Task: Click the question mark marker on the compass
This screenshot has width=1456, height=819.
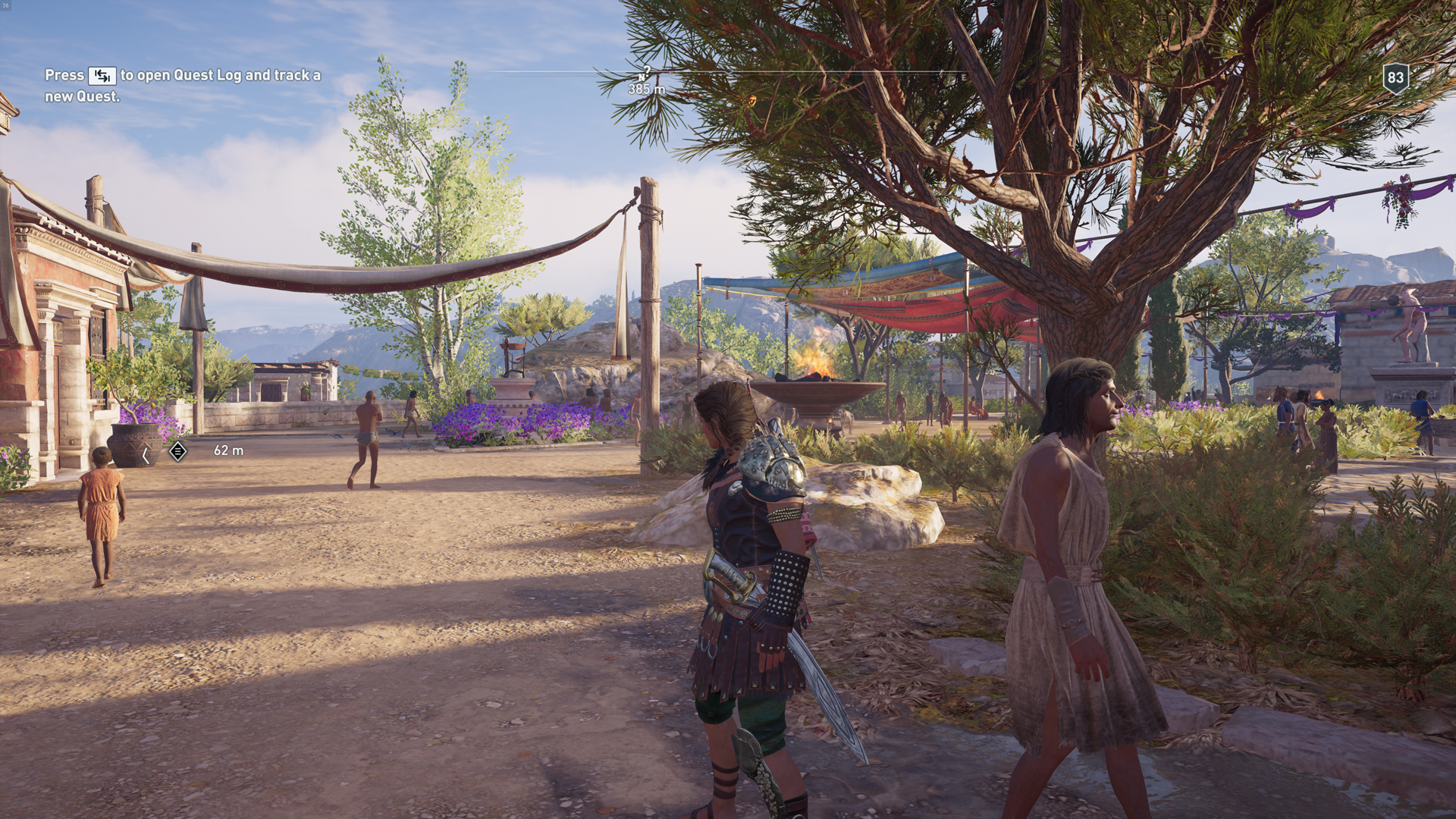Action: coord(647,70)
